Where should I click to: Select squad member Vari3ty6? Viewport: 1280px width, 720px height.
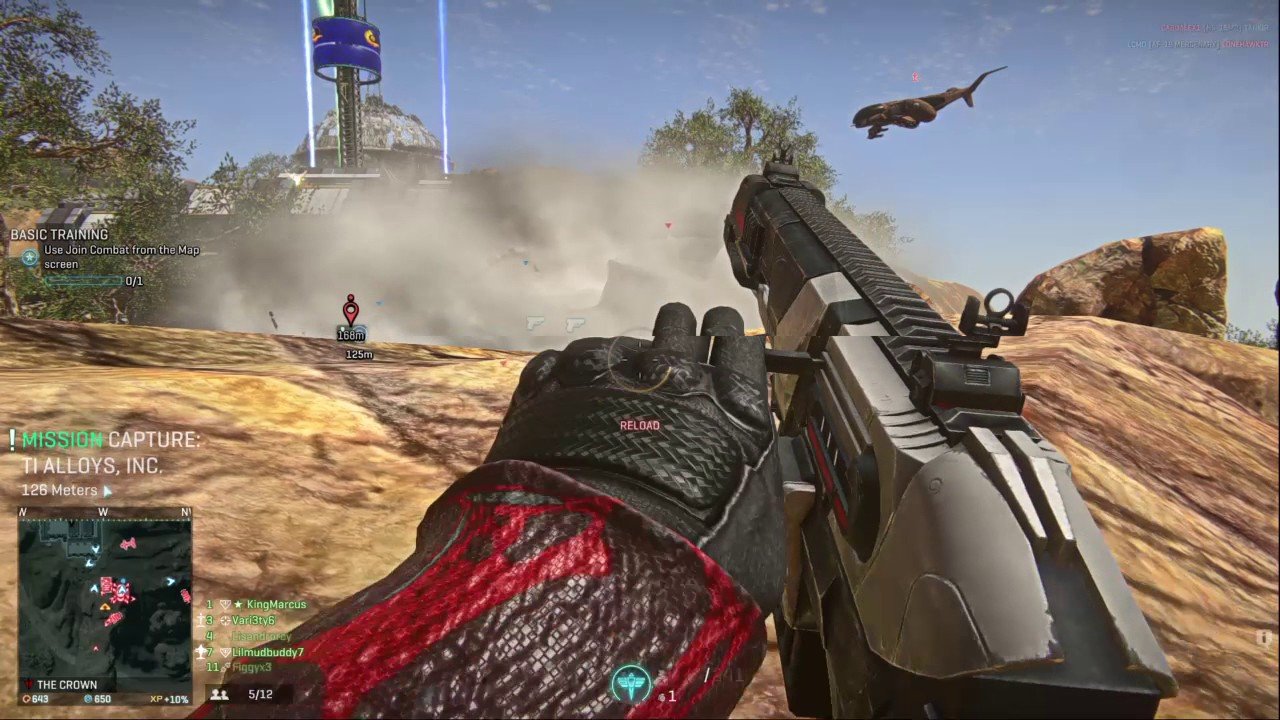pyautogui.click(x=253, y=621)
